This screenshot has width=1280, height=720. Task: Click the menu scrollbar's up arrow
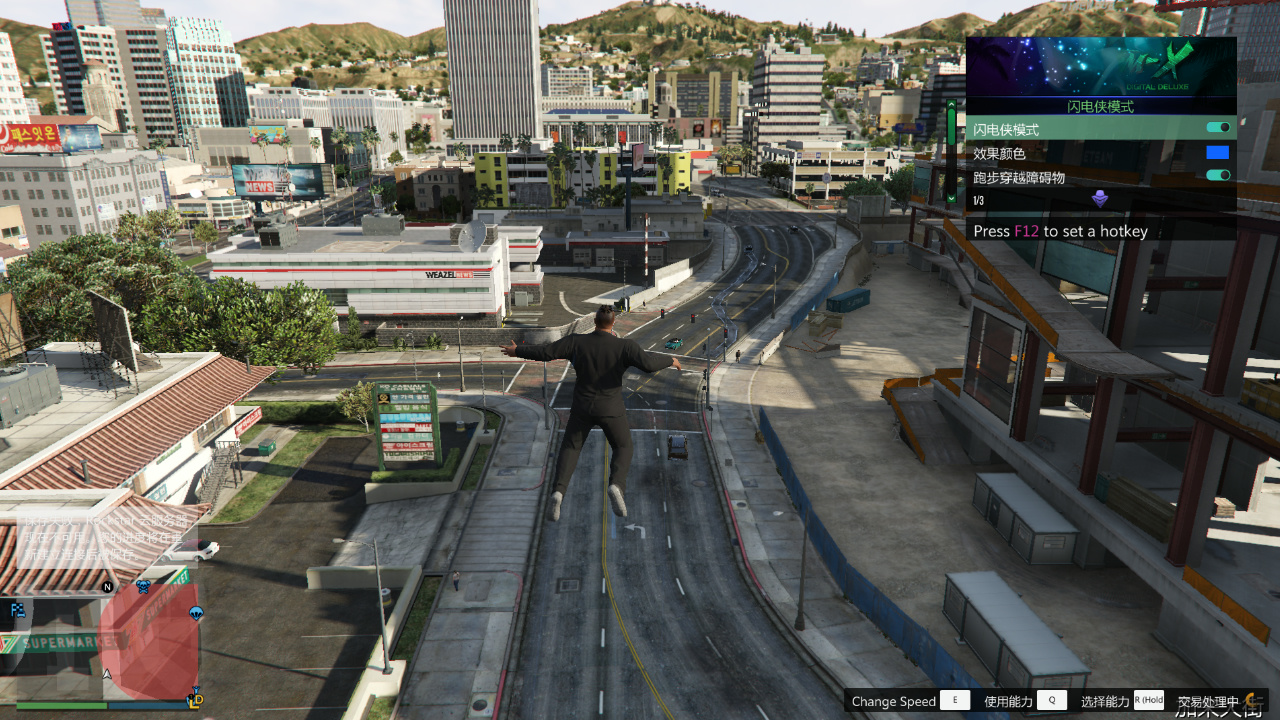(x=950, y=103)
